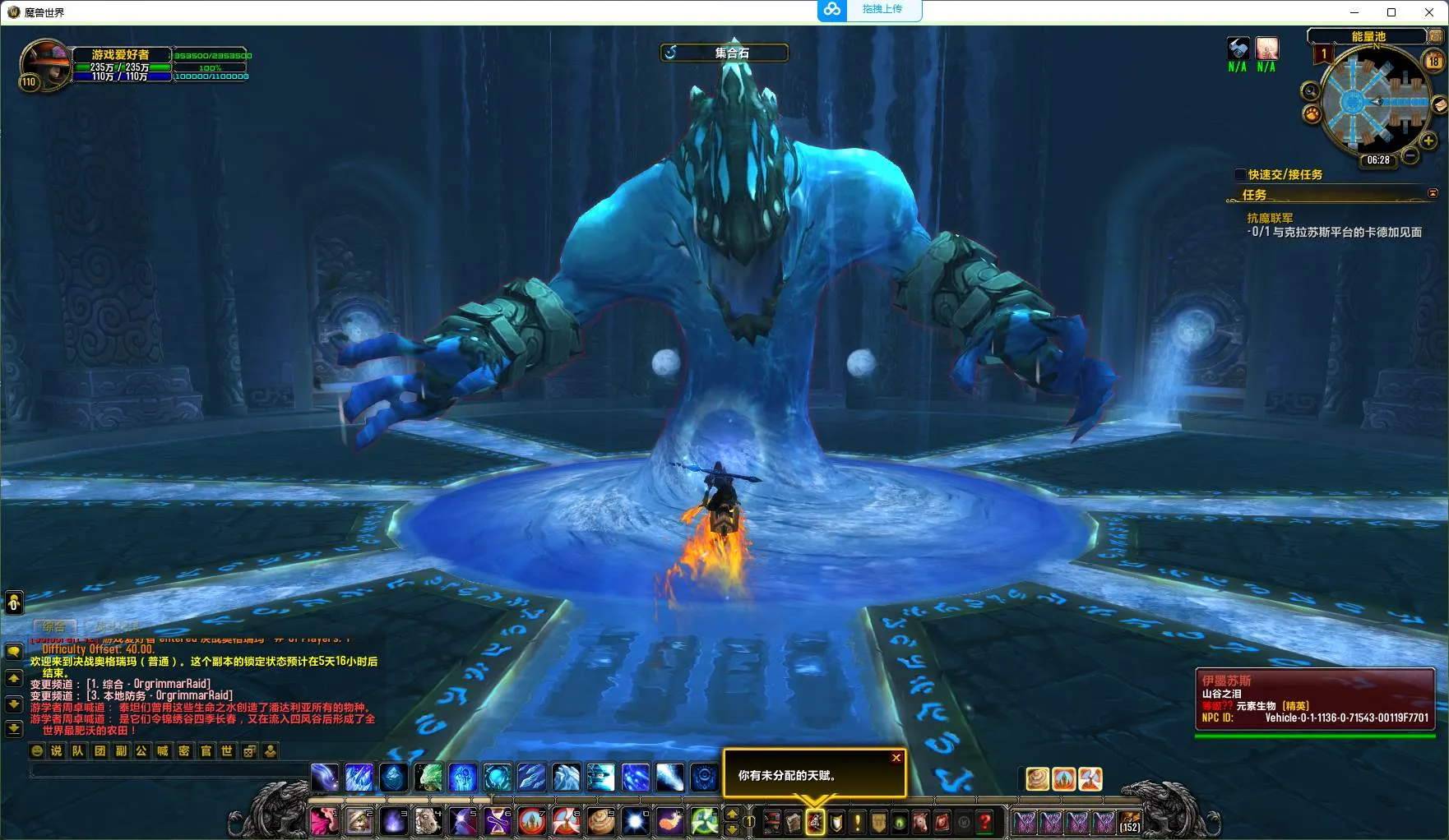Open the minimap tracking magnifier button
This screenshot has height=840, width=1449.
[x=1310, y=91]
